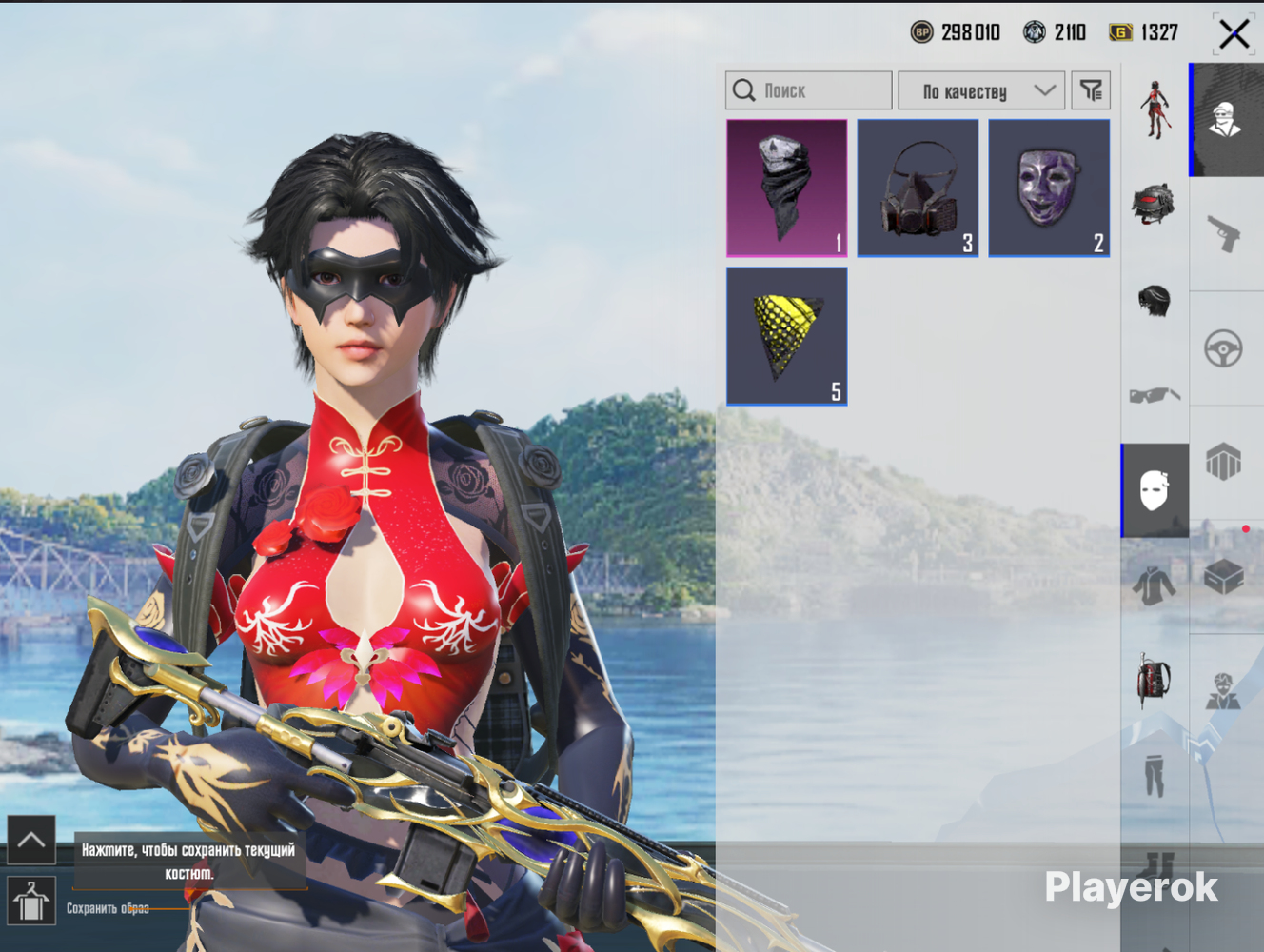Image resolution: width=1264 pixels, height=952 pixels.
Task: Select the purple face mask item
Action: coord(1049,188)
